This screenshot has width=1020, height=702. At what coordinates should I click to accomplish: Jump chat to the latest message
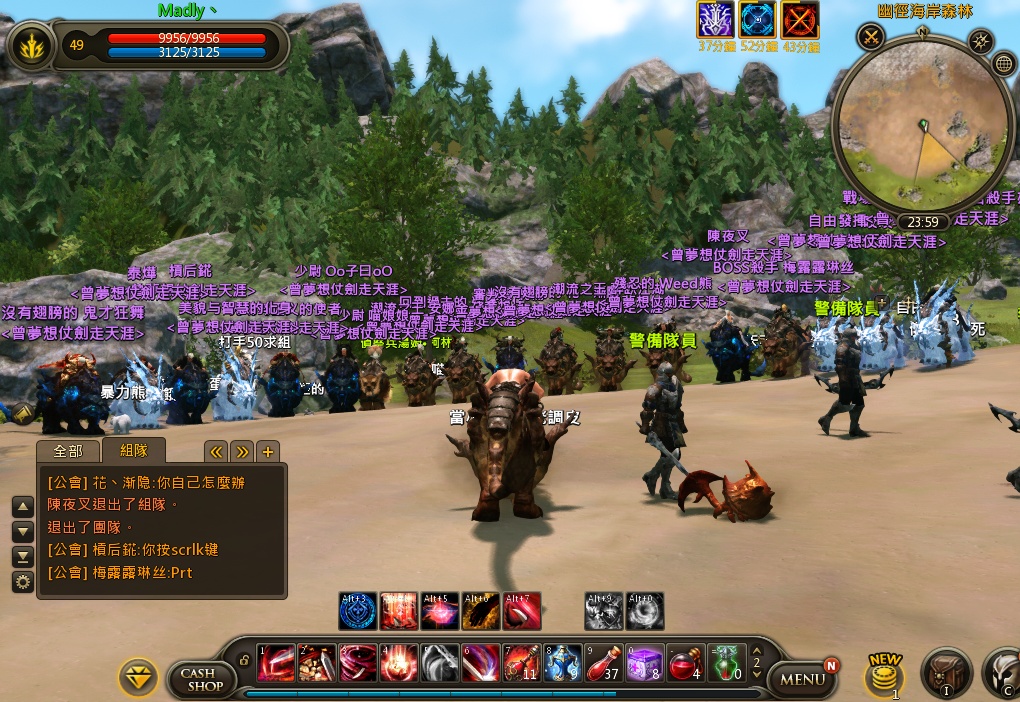coord(22,557)
